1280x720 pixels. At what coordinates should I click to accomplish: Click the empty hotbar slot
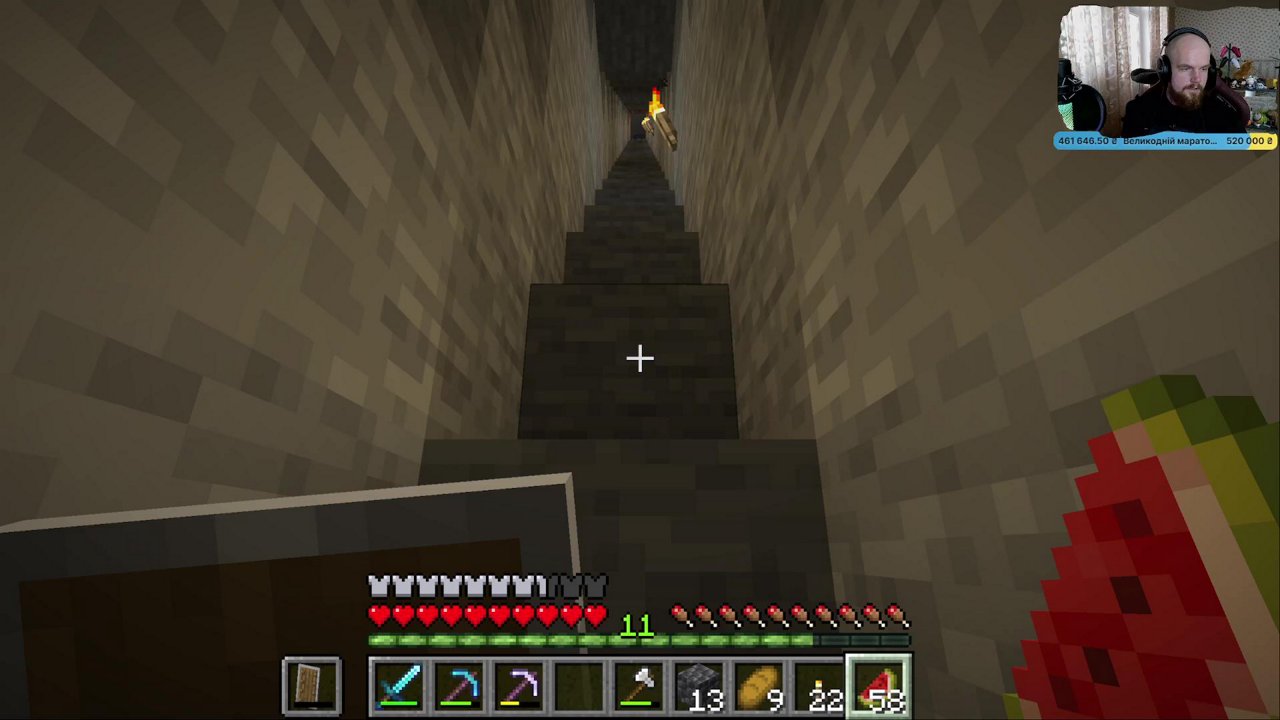point(578,687)
